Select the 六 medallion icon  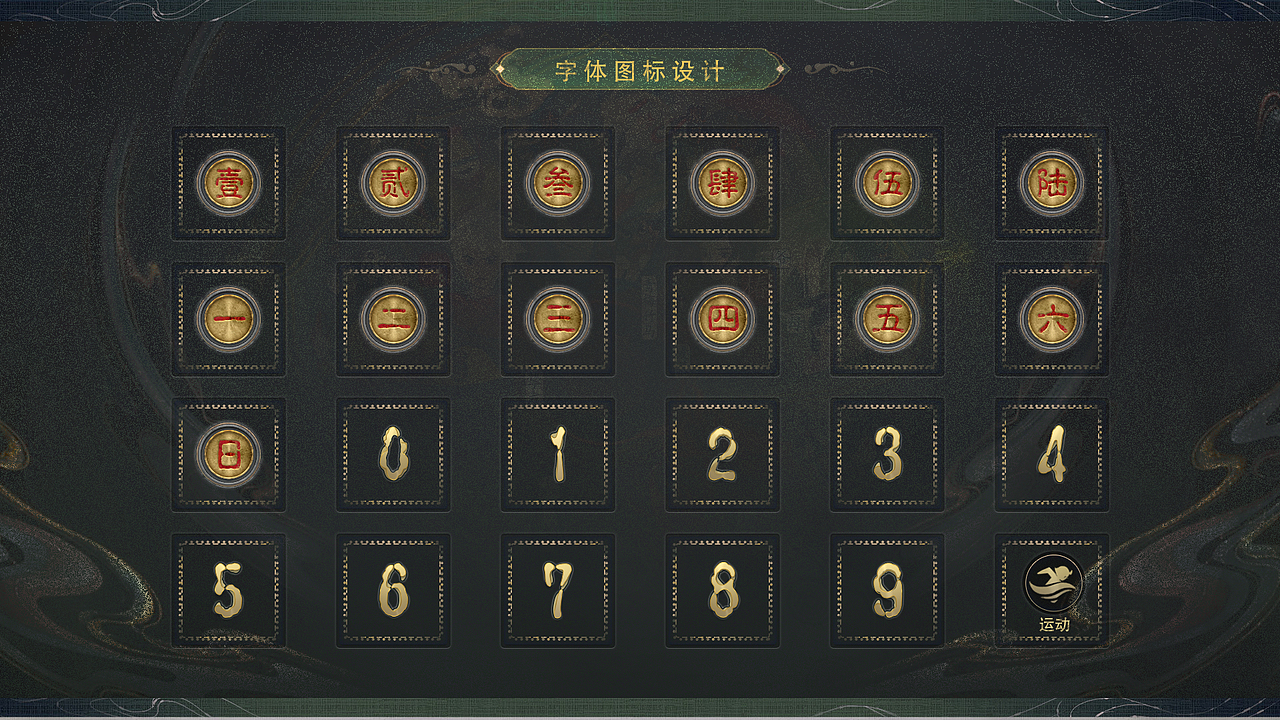pyautogui.click(x=1052, y=318)
